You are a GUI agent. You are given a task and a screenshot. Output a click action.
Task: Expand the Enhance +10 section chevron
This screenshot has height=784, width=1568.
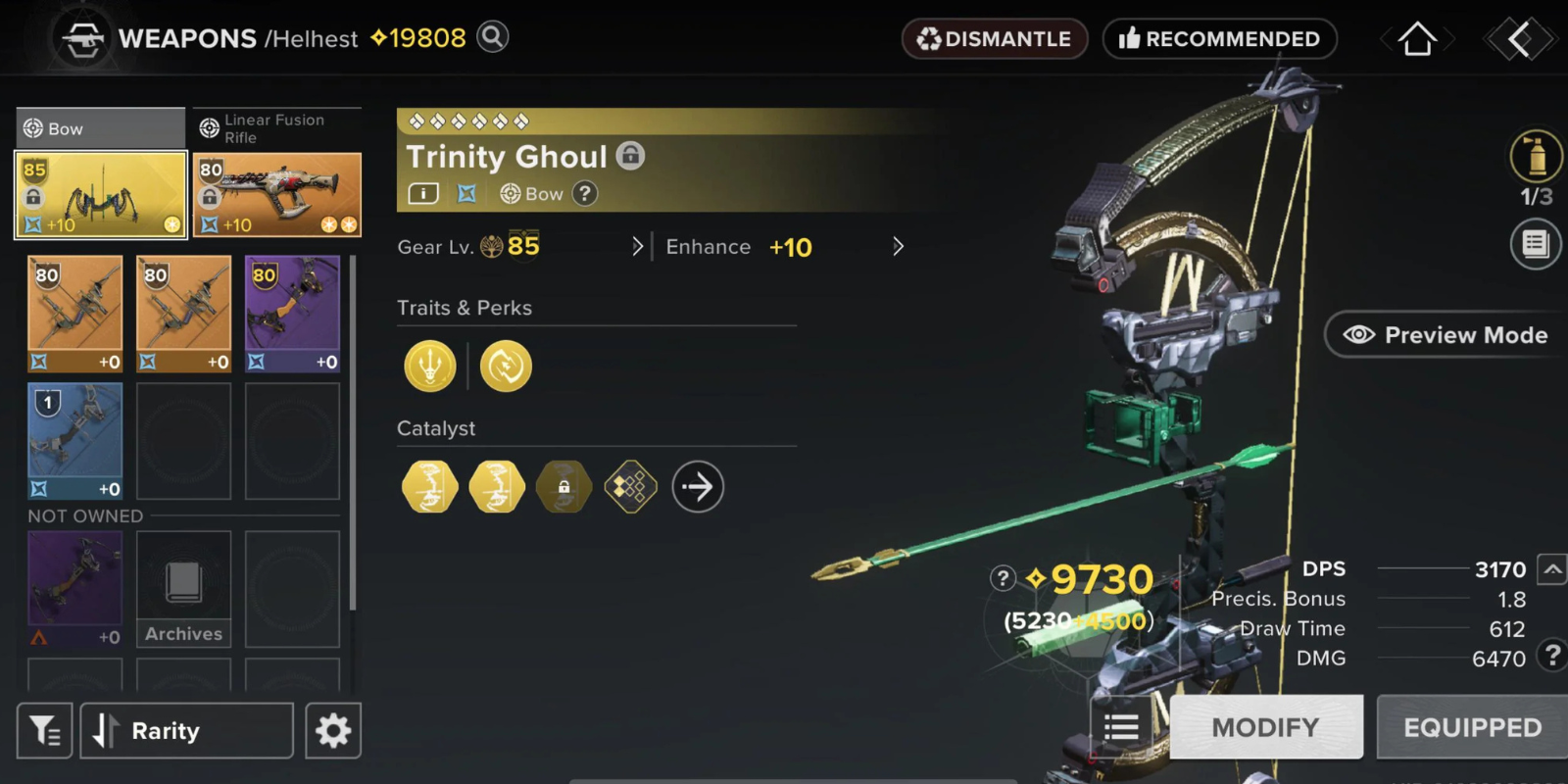tap(898, 246)
